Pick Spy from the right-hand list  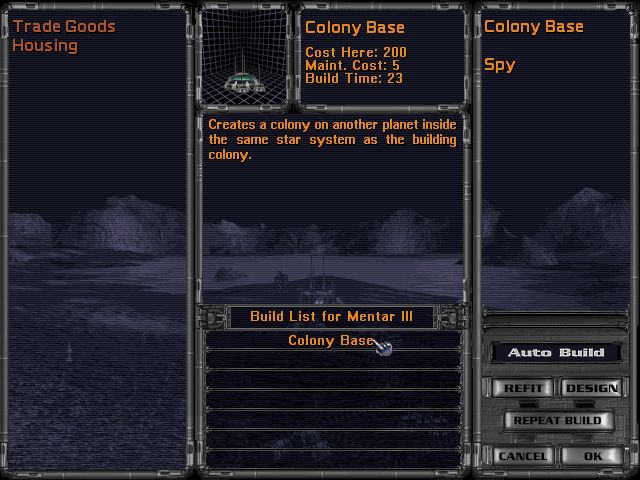coord(499,65)
